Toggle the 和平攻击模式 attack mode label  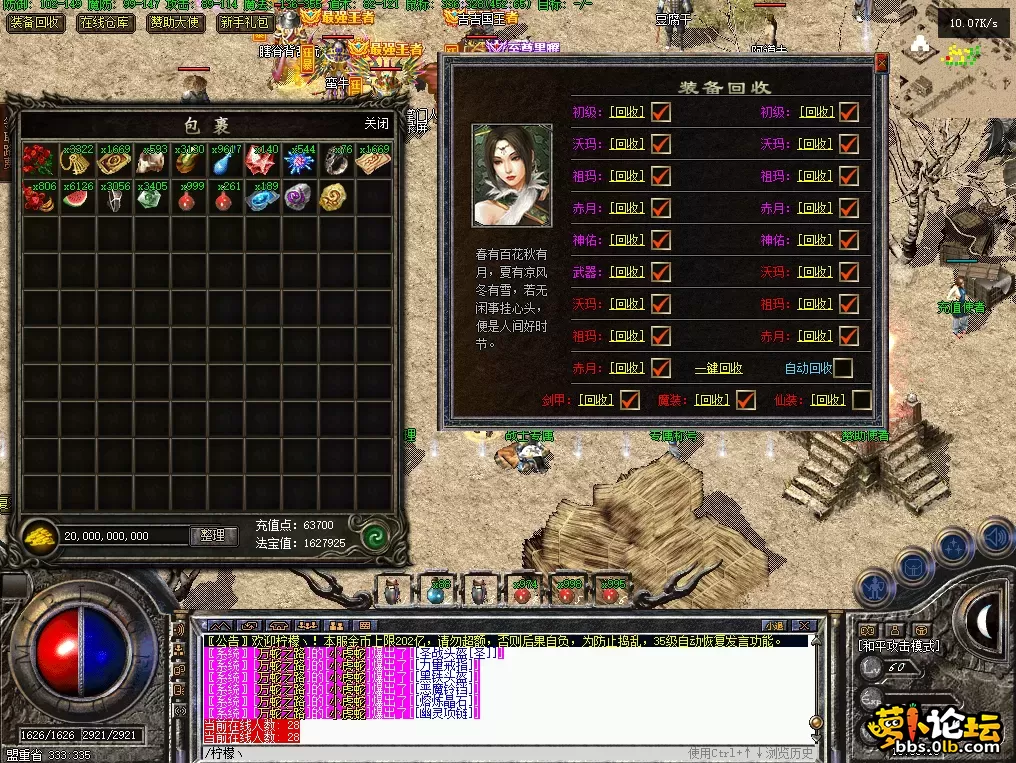point(901,646)
